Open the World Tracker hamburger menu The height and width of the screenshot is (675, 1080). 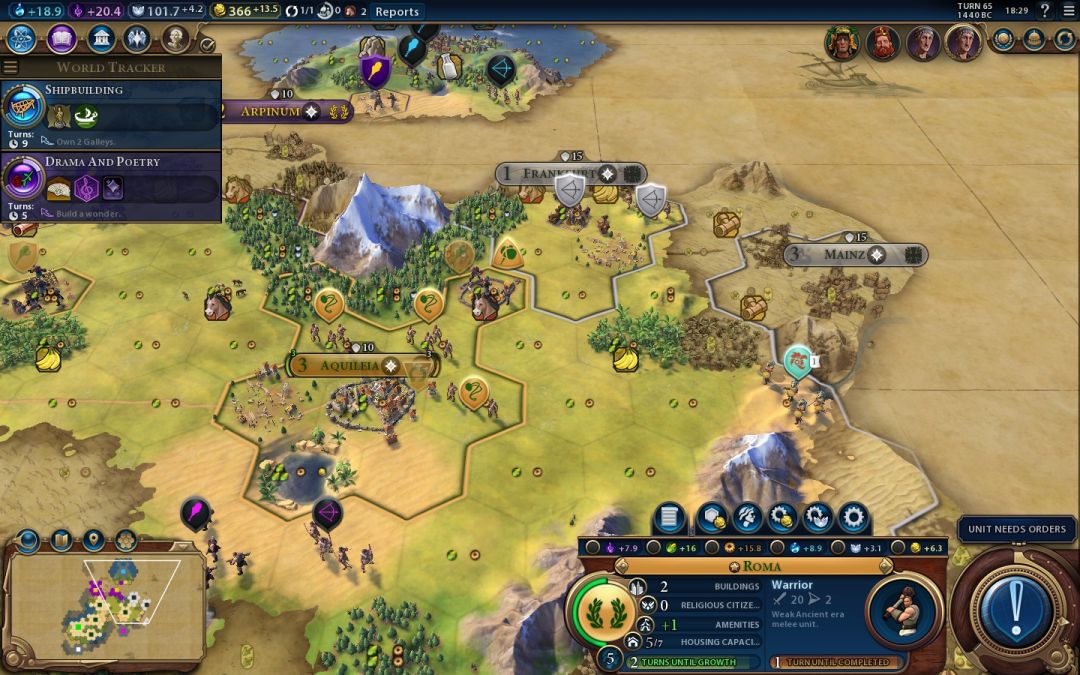point(11,67)
